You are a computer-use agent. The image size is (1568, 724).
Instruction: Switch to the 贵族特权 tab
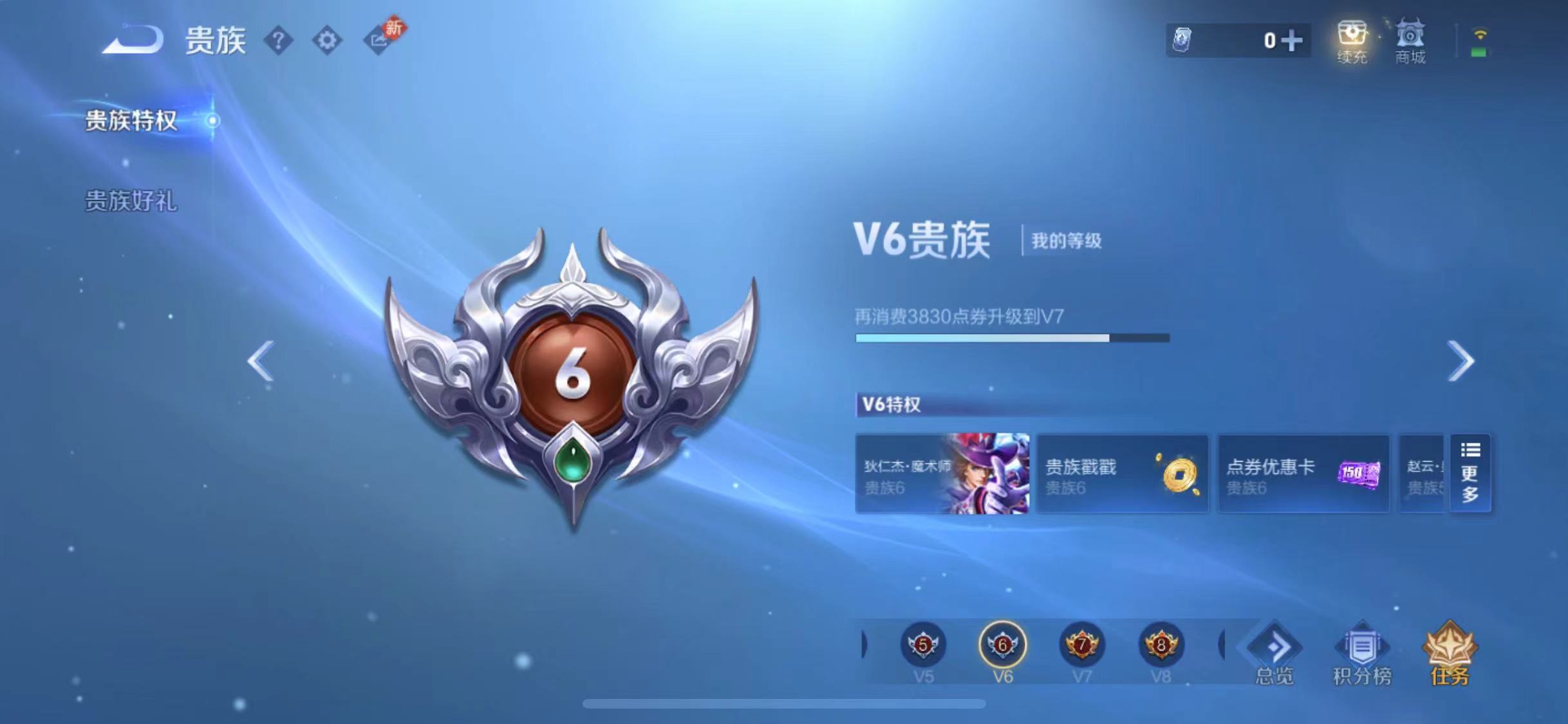[130, 119]
